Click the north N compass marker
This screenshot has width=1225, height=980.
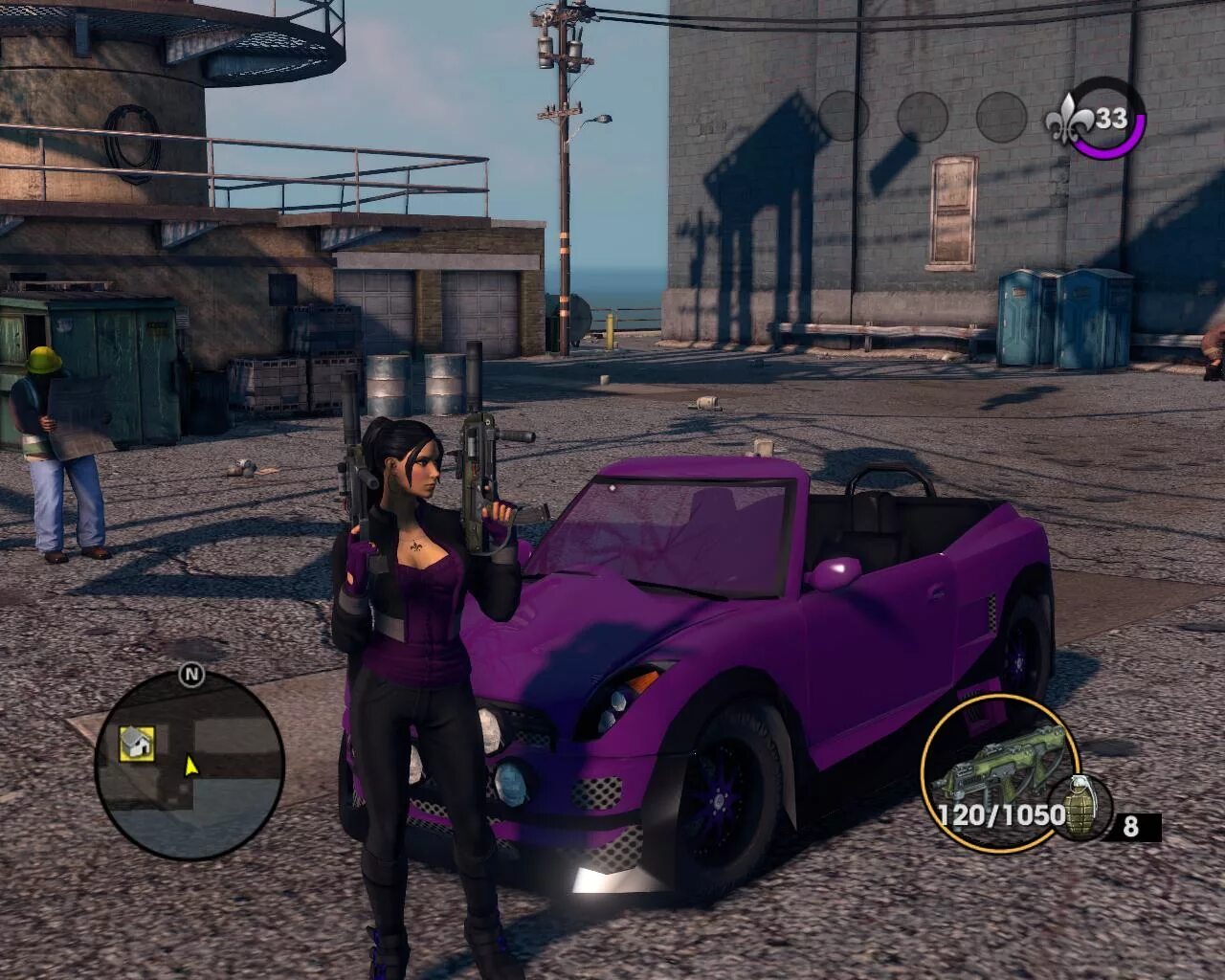click(x=191, y=675)
